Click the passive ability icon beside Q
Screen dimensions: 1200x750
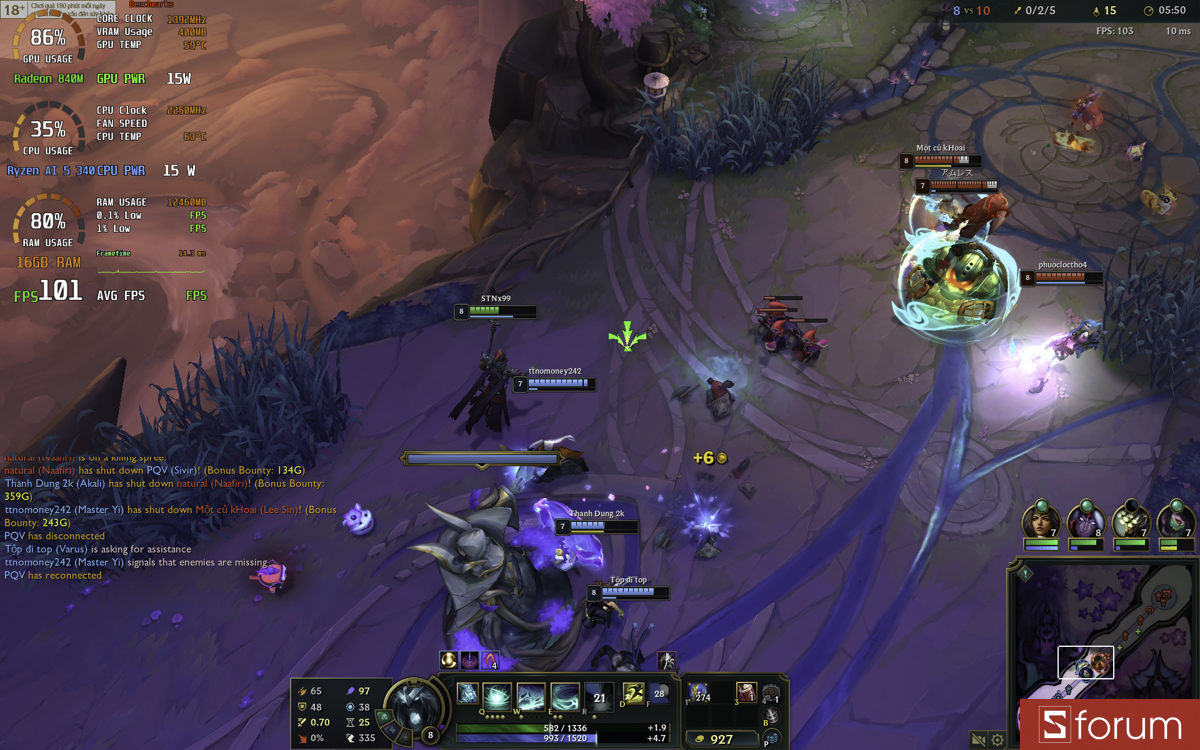(467, 693)
